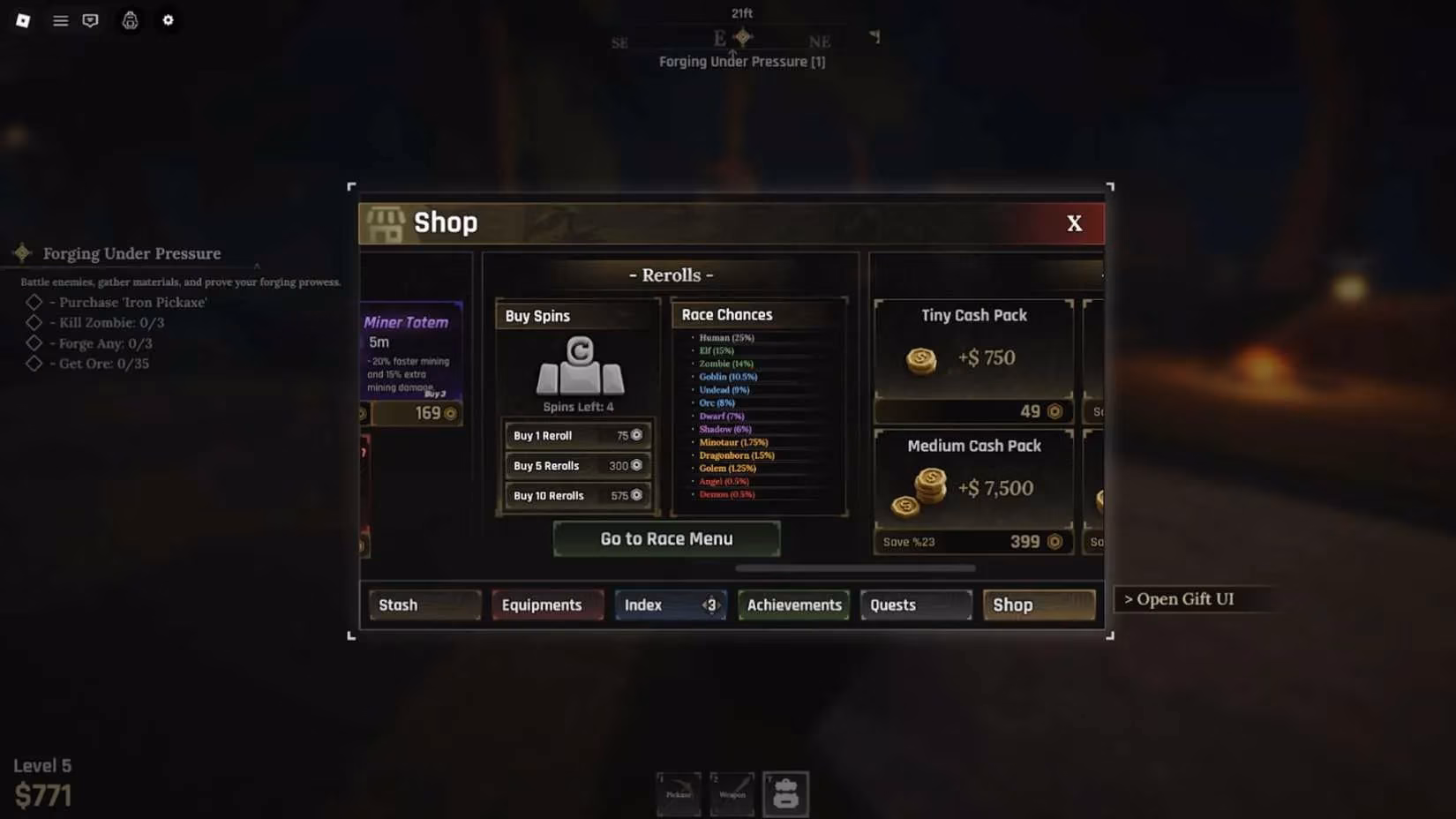Buy 1 Reroll for 75
The image size is (1456, 819).
pos(577,435)
